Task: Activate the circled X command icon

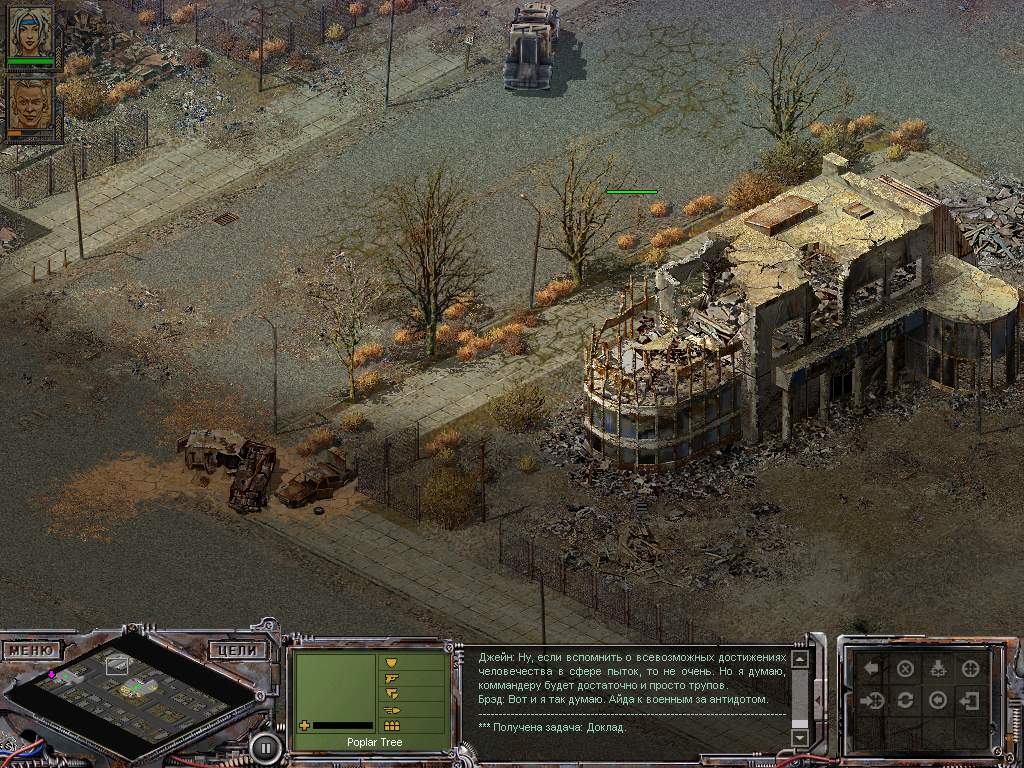Action: pyautogui.click(x=905, y=669)
